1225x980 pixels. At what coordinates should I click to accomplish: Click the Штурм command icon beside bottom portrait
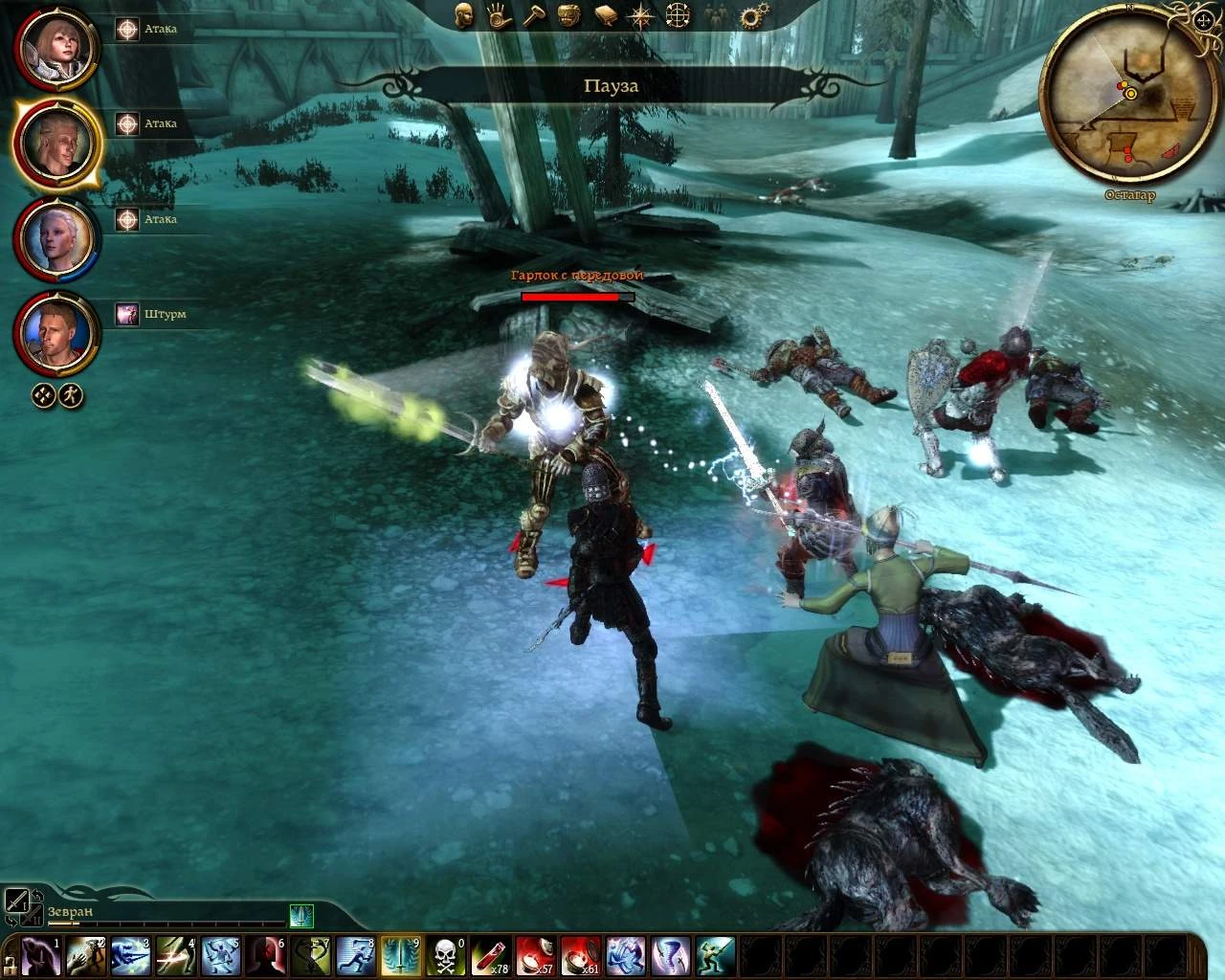point(125,314)
